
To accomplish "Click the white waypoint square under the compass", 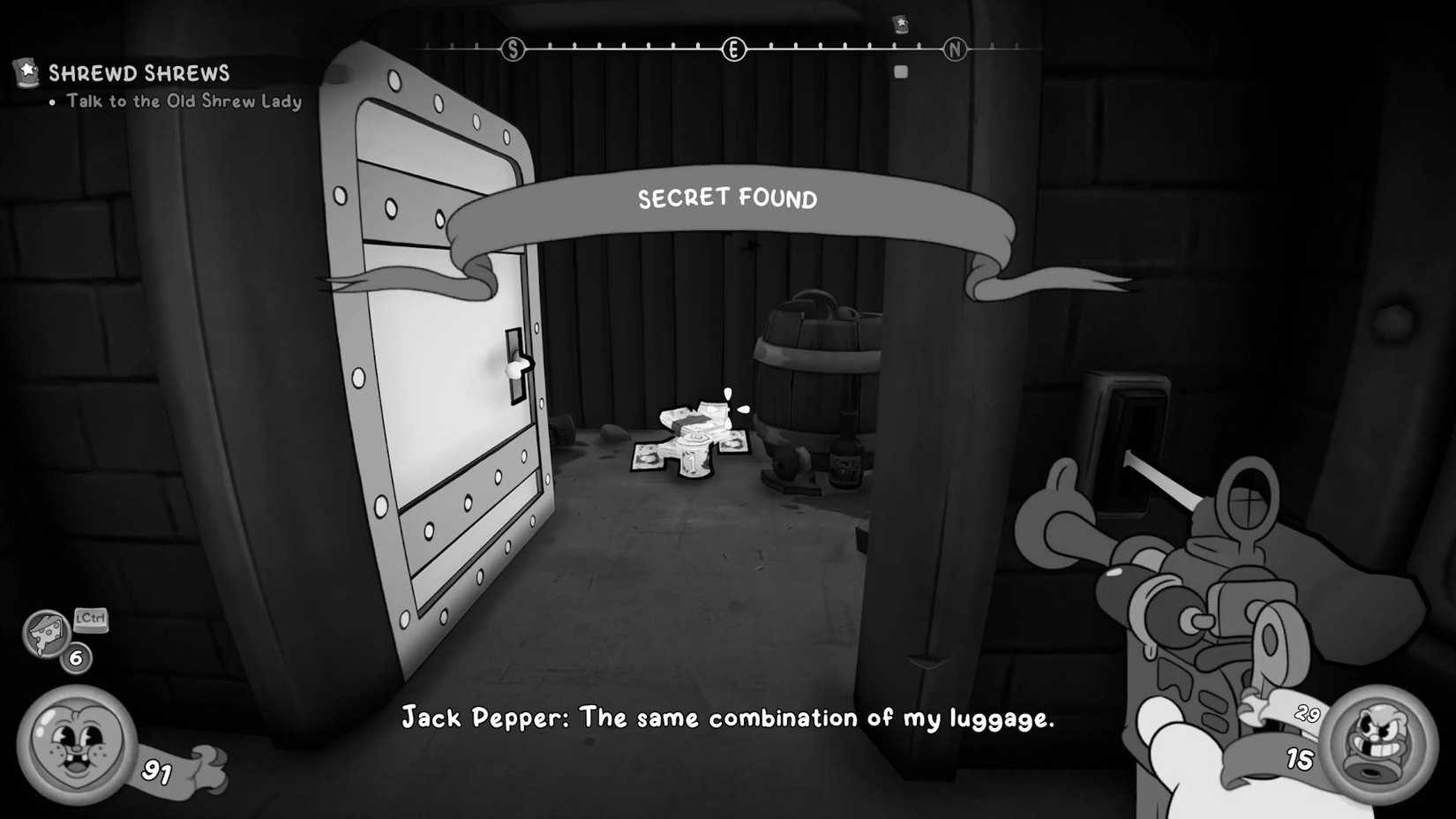I will pos(901,71).
